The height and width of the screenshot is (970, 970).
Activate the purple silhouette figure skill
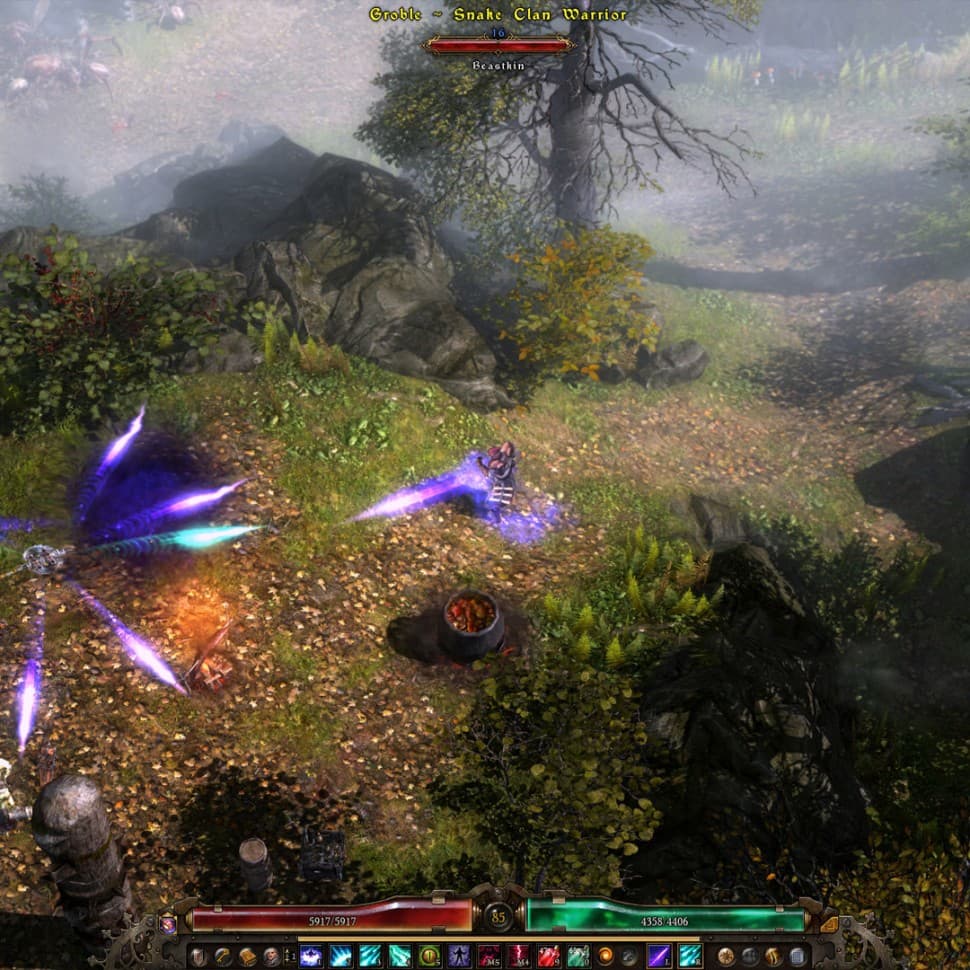tap(459, 957)
